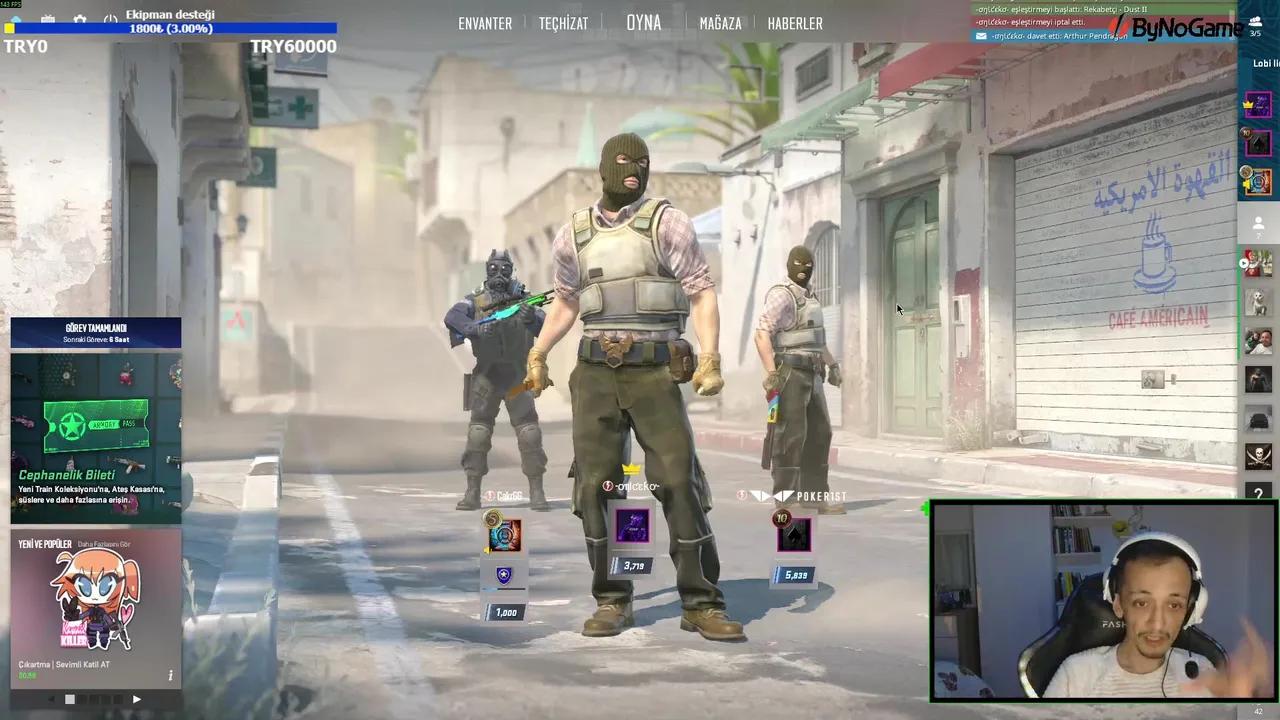Click the power/quit icon at top left
This screenshot has height=720, width=1280.
[111, 18]
